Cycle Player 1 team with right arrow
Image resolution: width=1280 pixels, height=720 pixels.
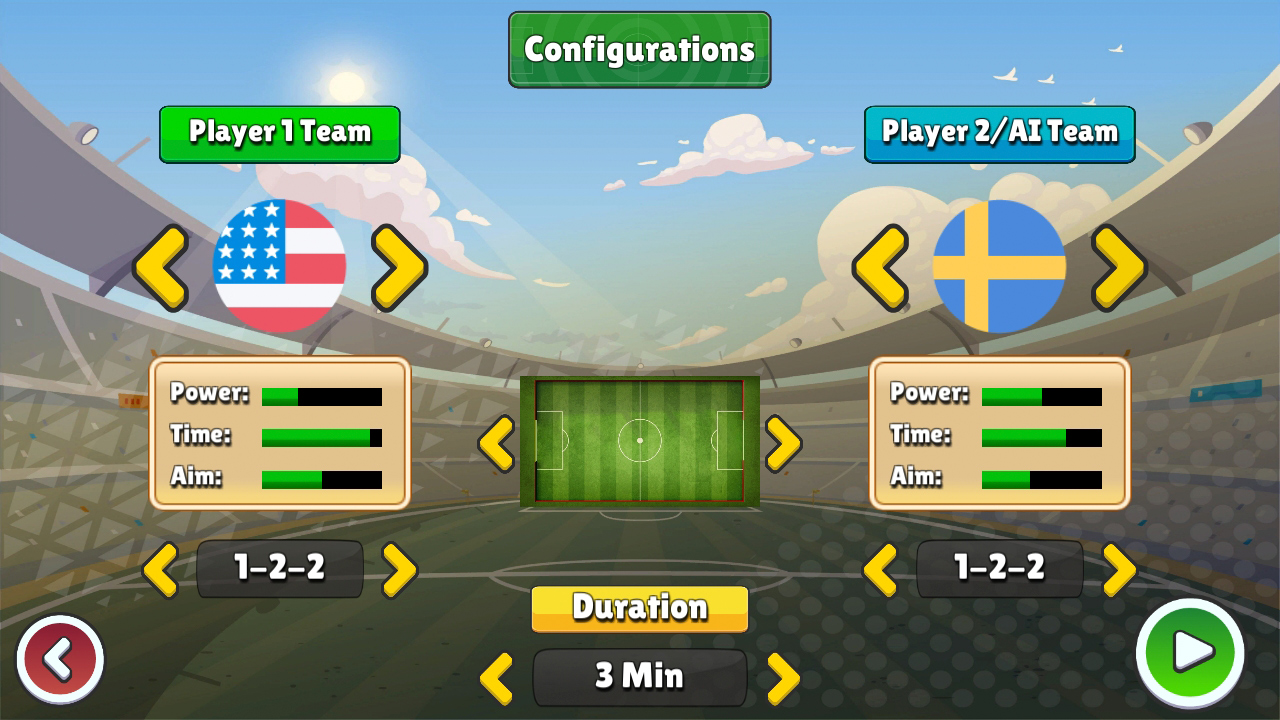coord(398,268)
